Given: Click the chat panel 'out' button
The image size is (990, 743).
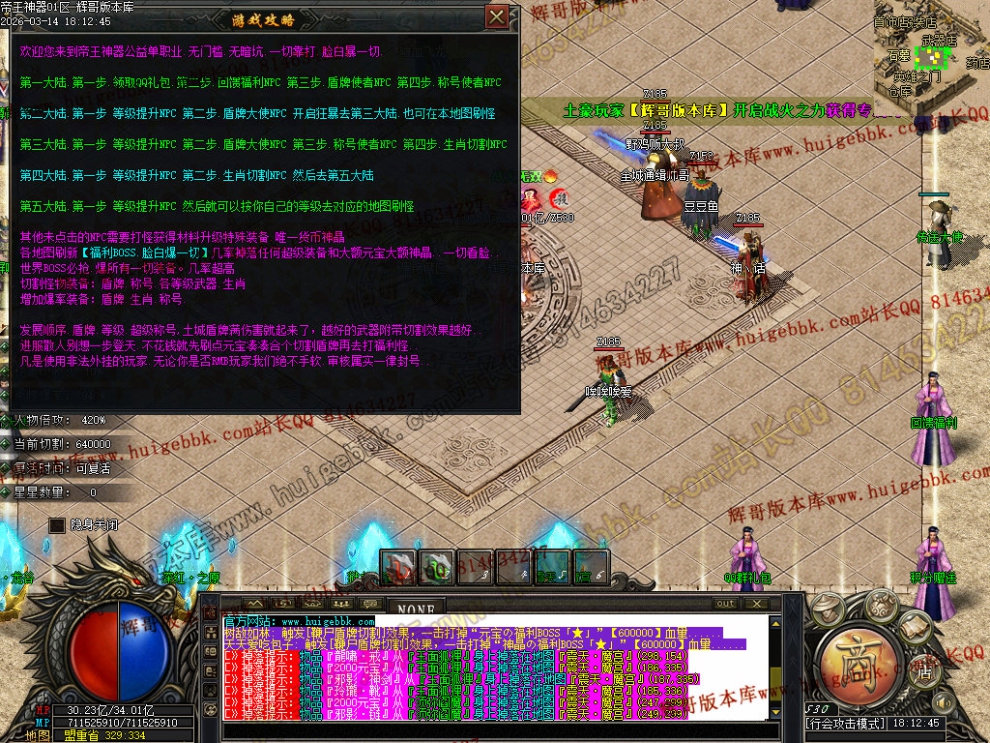Looking at the screenshot, I should click(725, 604).
